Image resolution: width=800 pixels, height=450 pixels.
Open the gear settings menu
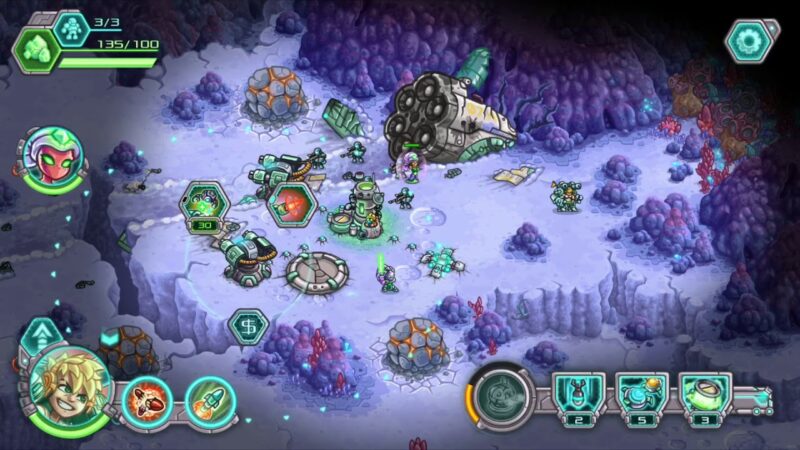(x=749, y=41)
